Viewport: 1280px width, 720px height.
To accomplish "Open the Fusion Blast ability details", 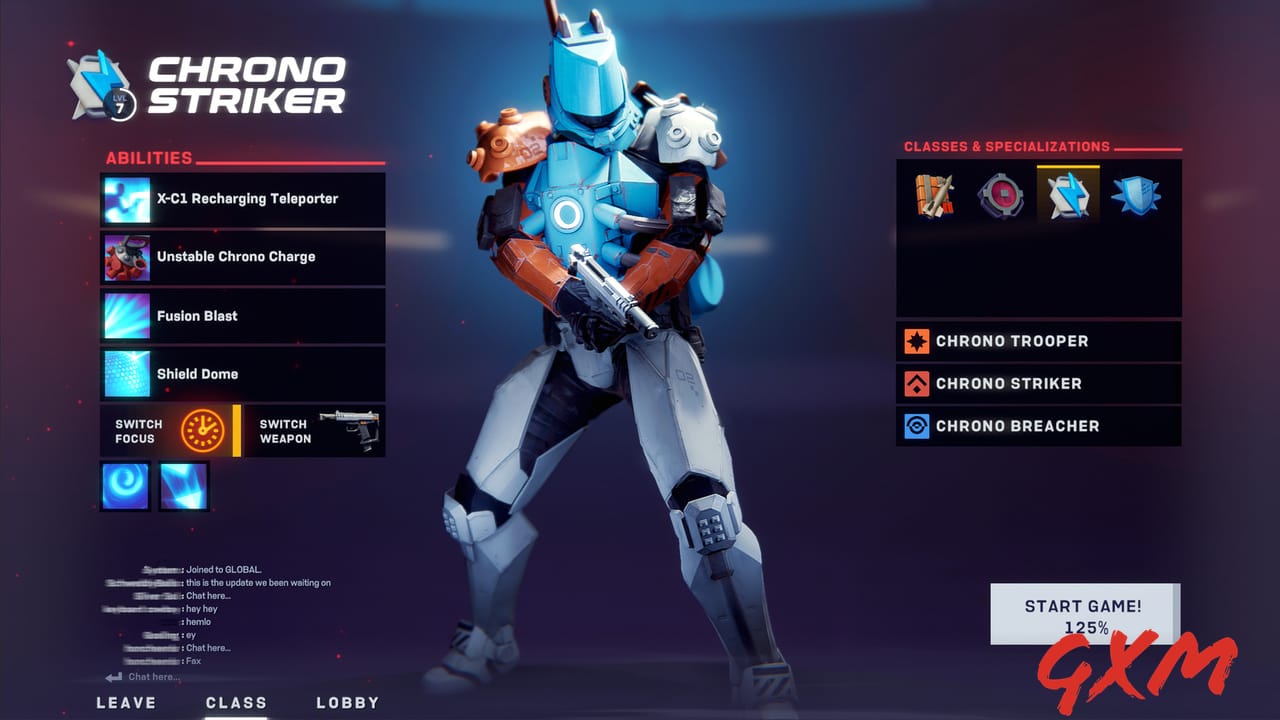I will [125, 315].
